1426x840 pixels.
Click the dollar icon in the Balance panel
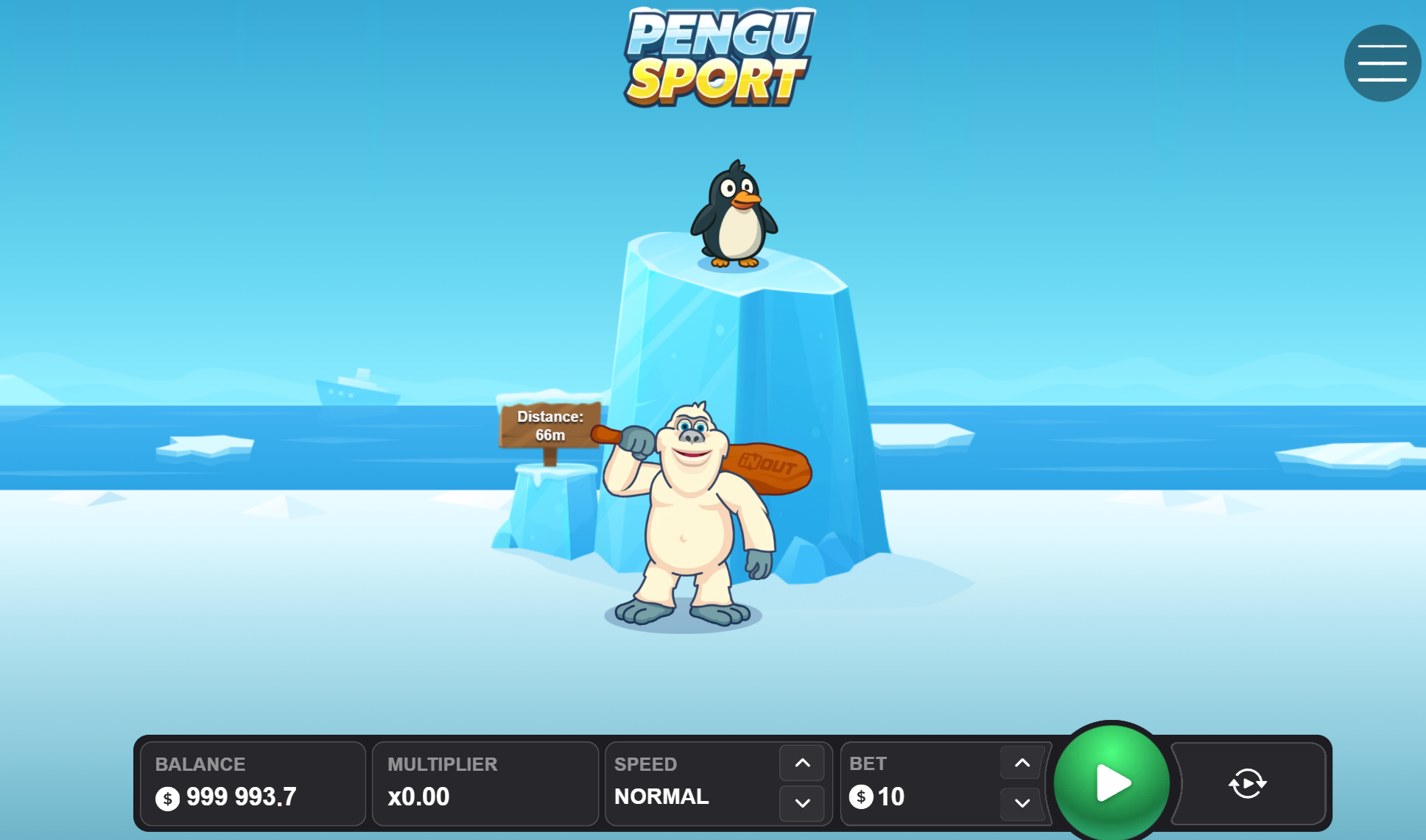point(166,797)
